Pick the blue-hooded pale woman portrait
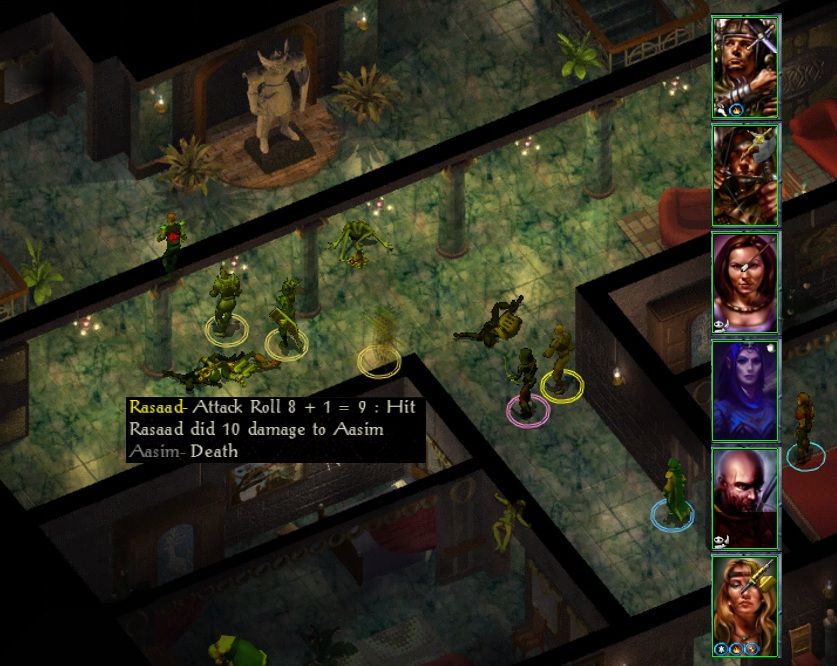 (745, 391)
